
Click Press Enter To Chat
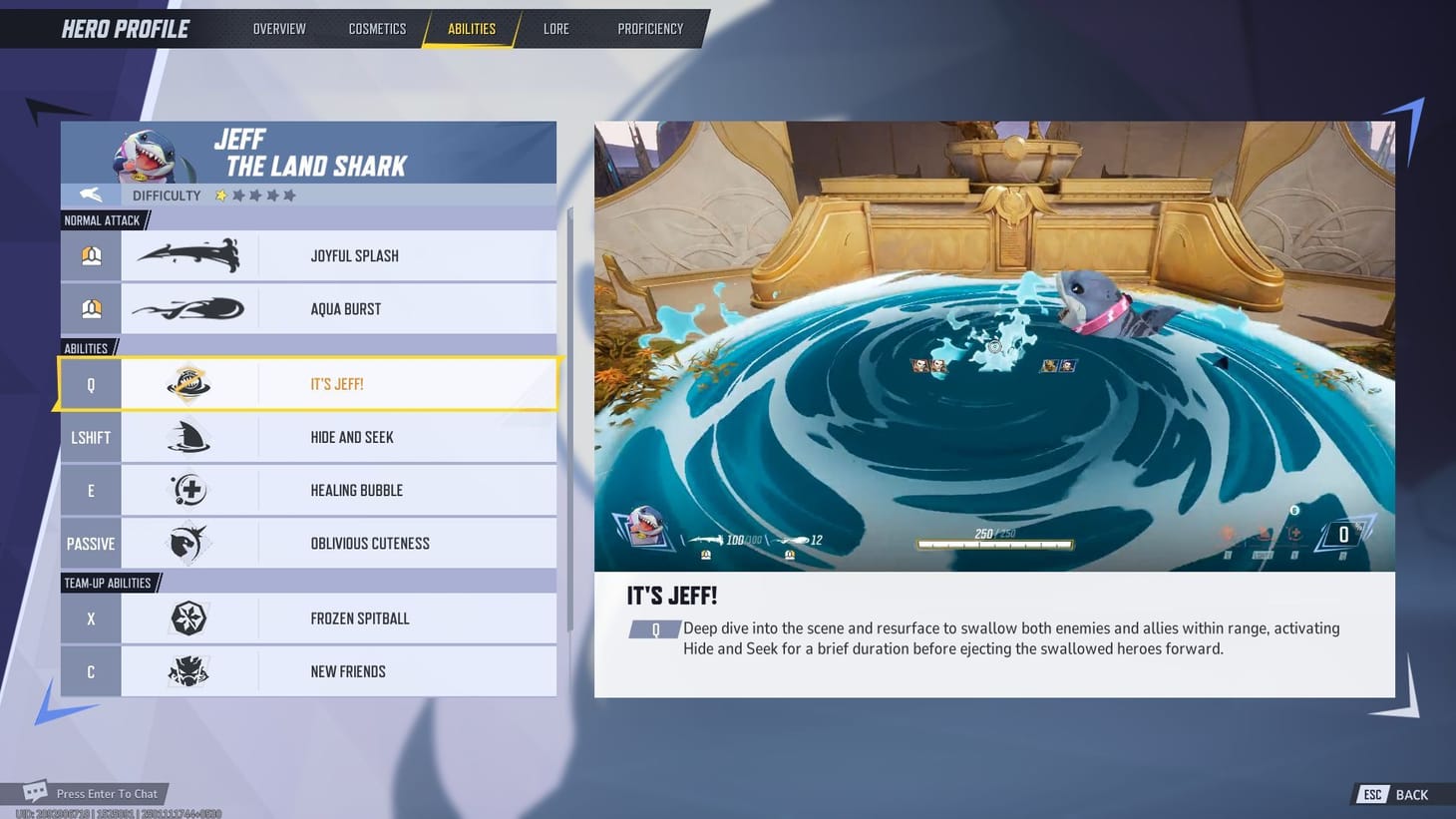(x=108, y=793)
